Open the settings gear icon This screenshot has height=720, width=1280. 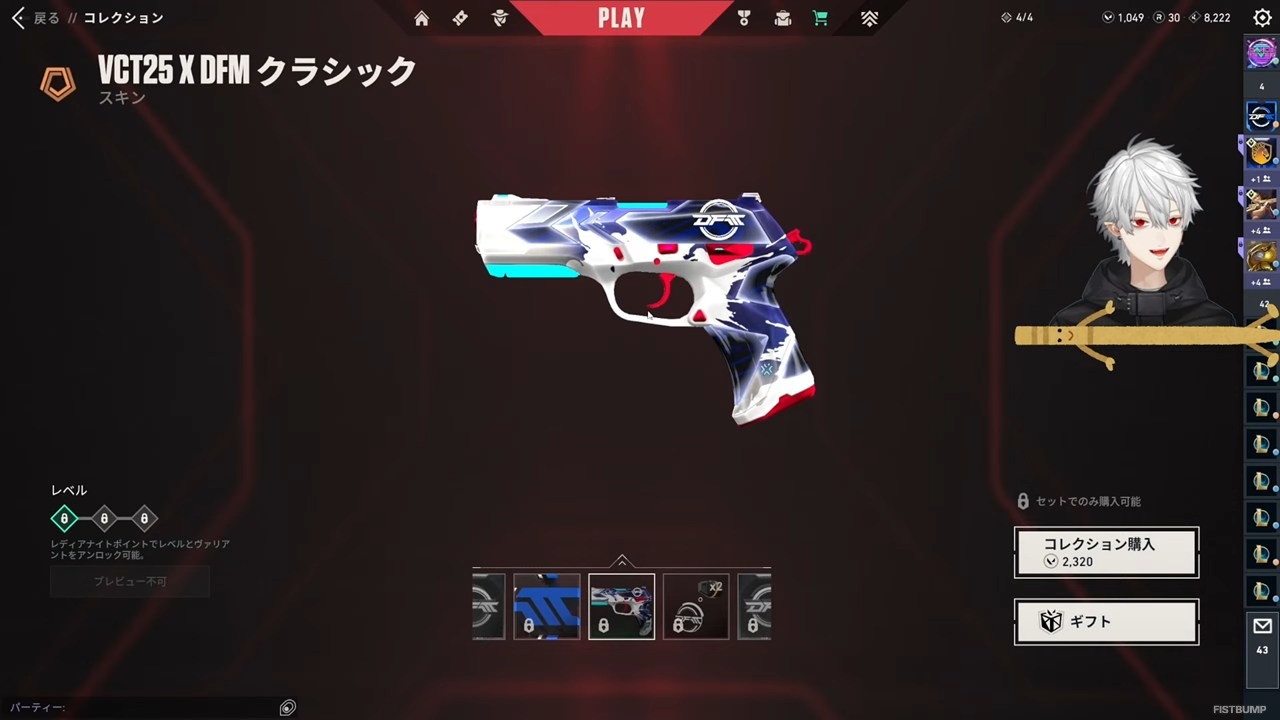1262,18
